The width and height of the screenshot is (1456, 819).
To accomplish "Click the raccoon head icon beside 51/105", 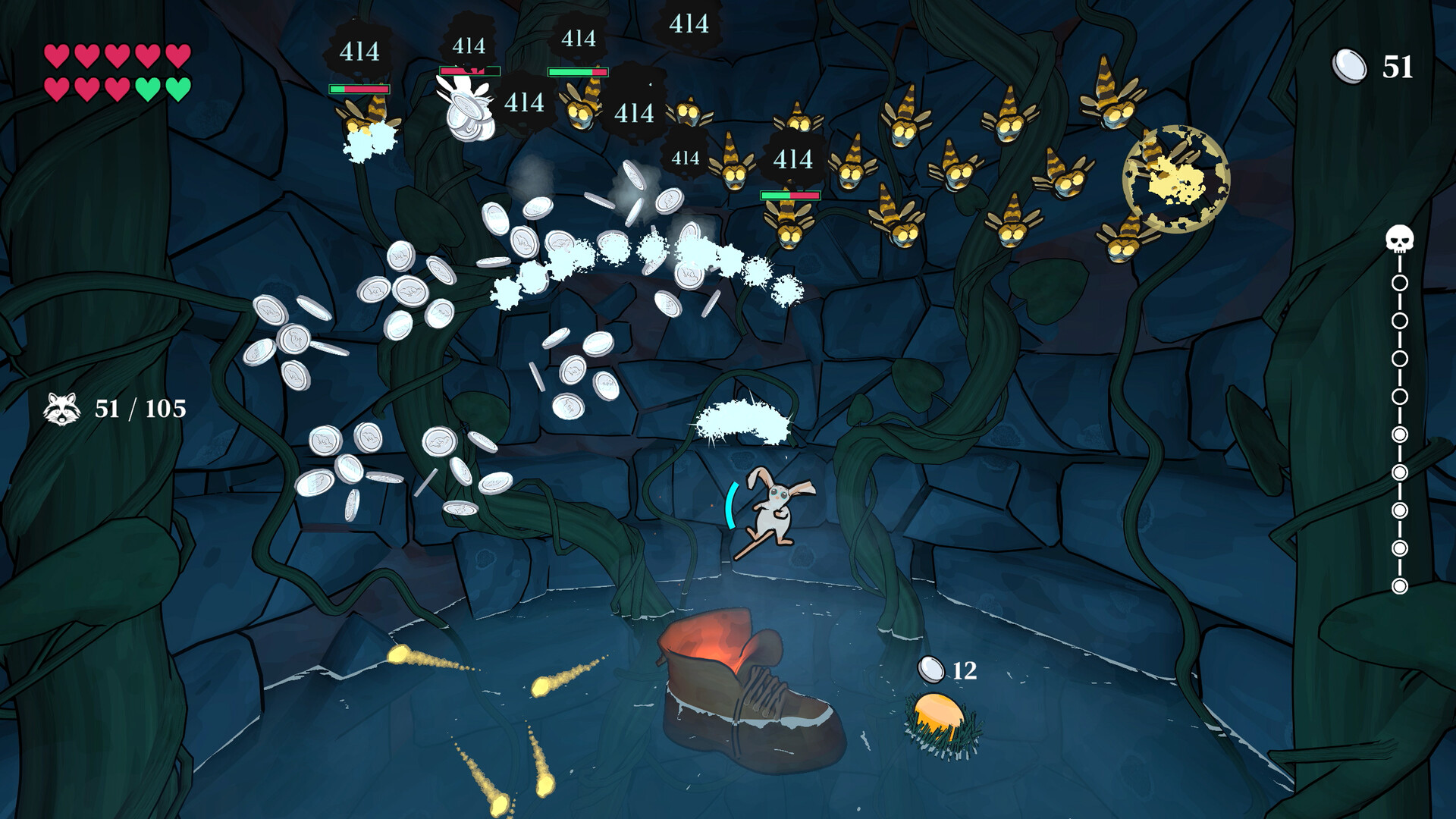I will click(x=61, y=409).
